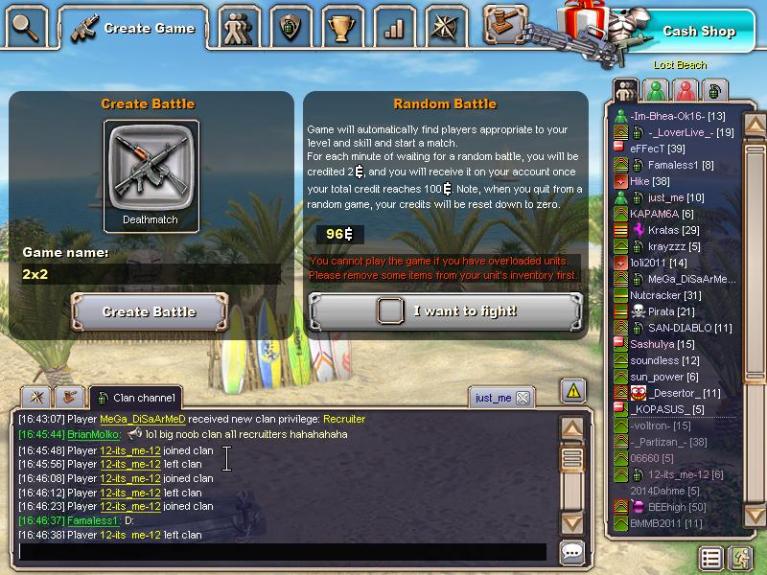Open the list view button below players
The height and width of the screenshot is (575, 767).
point(711,557)
